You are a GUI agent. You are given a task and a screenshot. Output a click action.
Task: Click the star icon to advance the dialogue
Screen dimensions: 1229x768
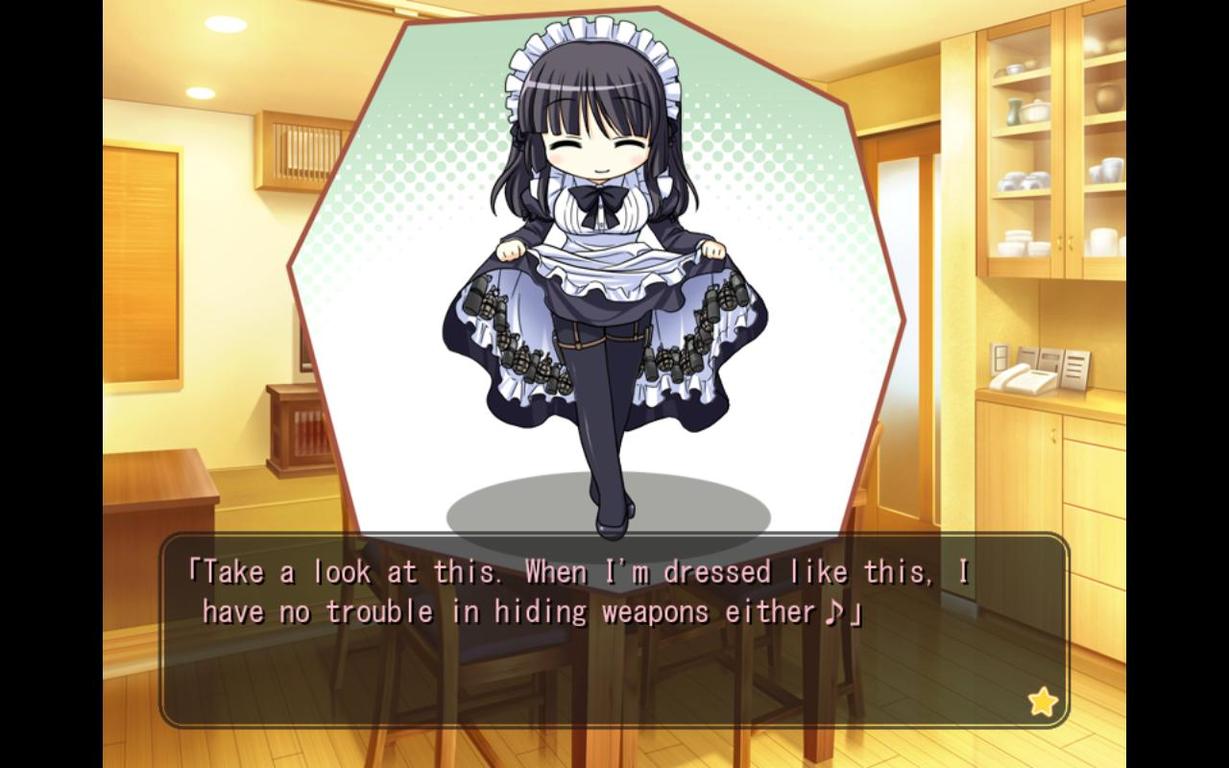pyautogui.click(x=1042, y=702)
